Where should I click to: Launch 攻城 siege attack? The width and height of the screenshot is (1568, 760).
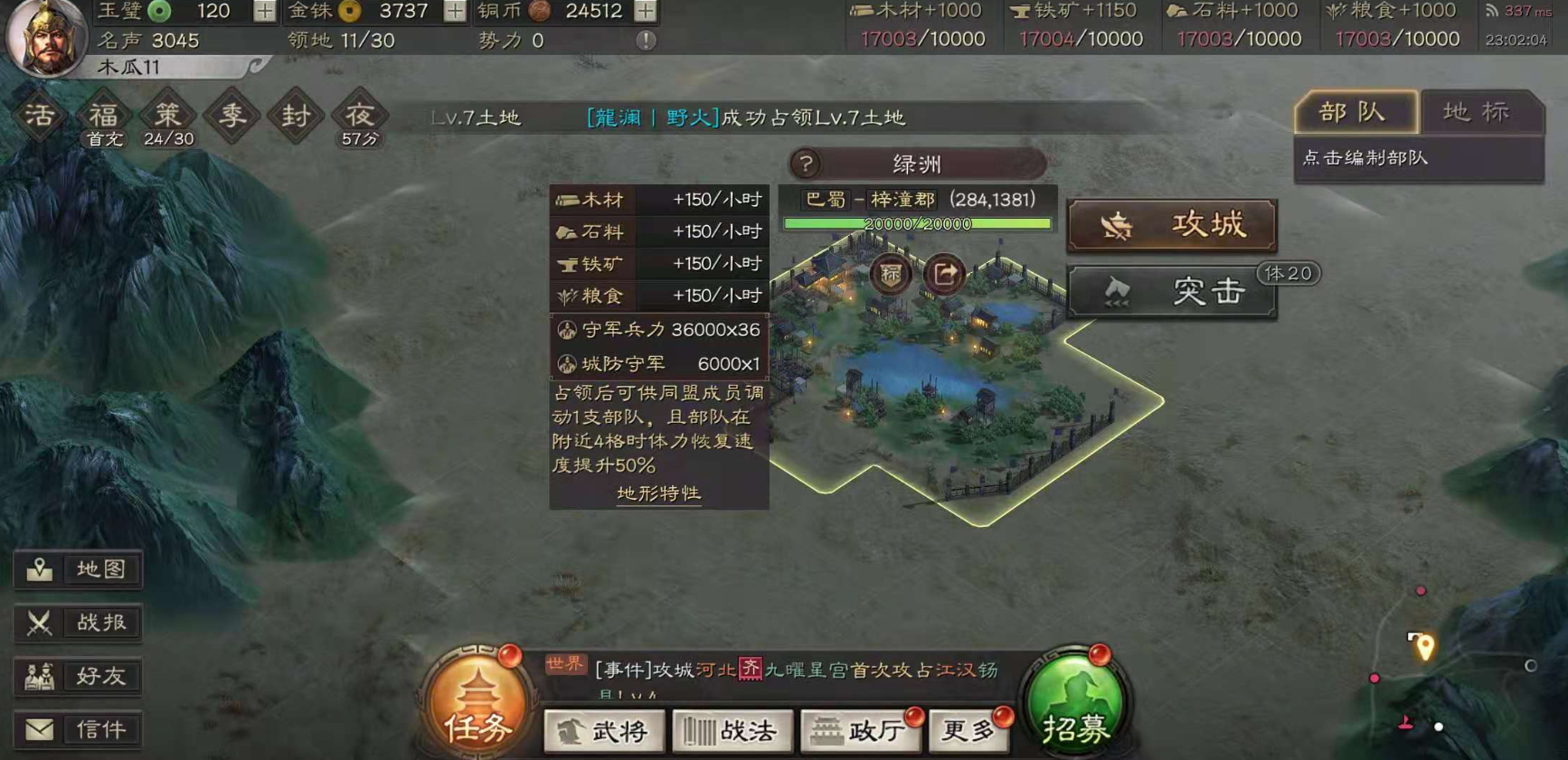click(1171, 225)
